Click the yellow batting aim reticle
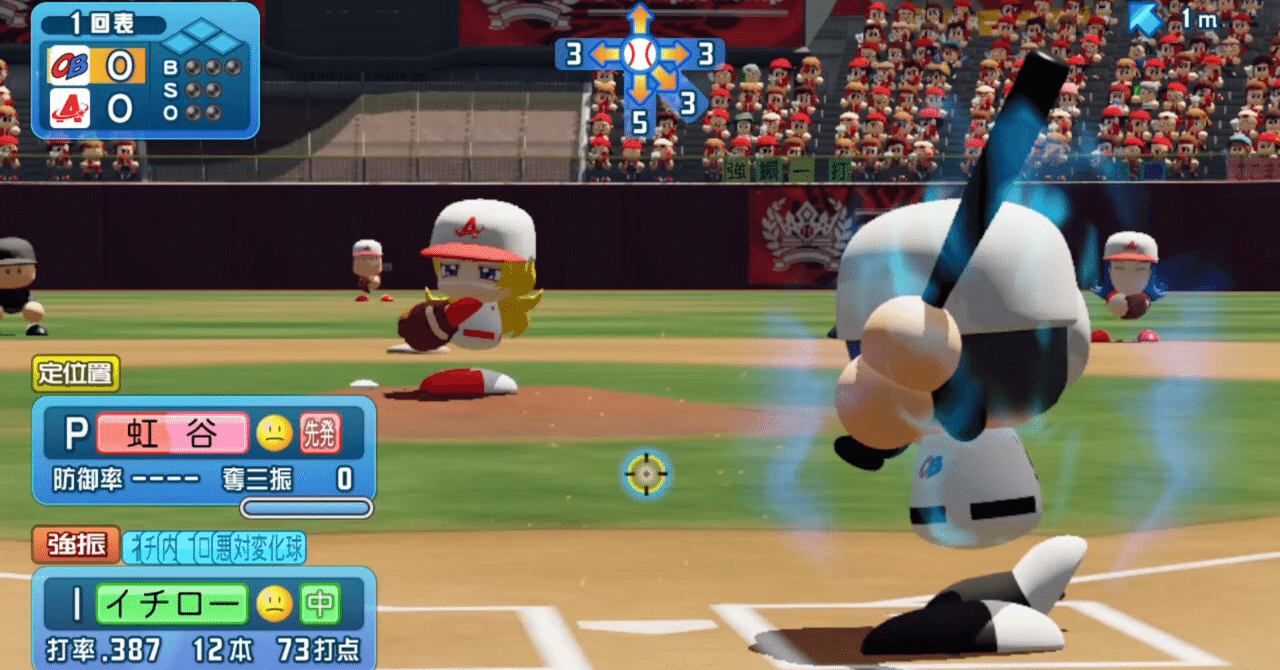1280x670 pixels. click(646, 473)
